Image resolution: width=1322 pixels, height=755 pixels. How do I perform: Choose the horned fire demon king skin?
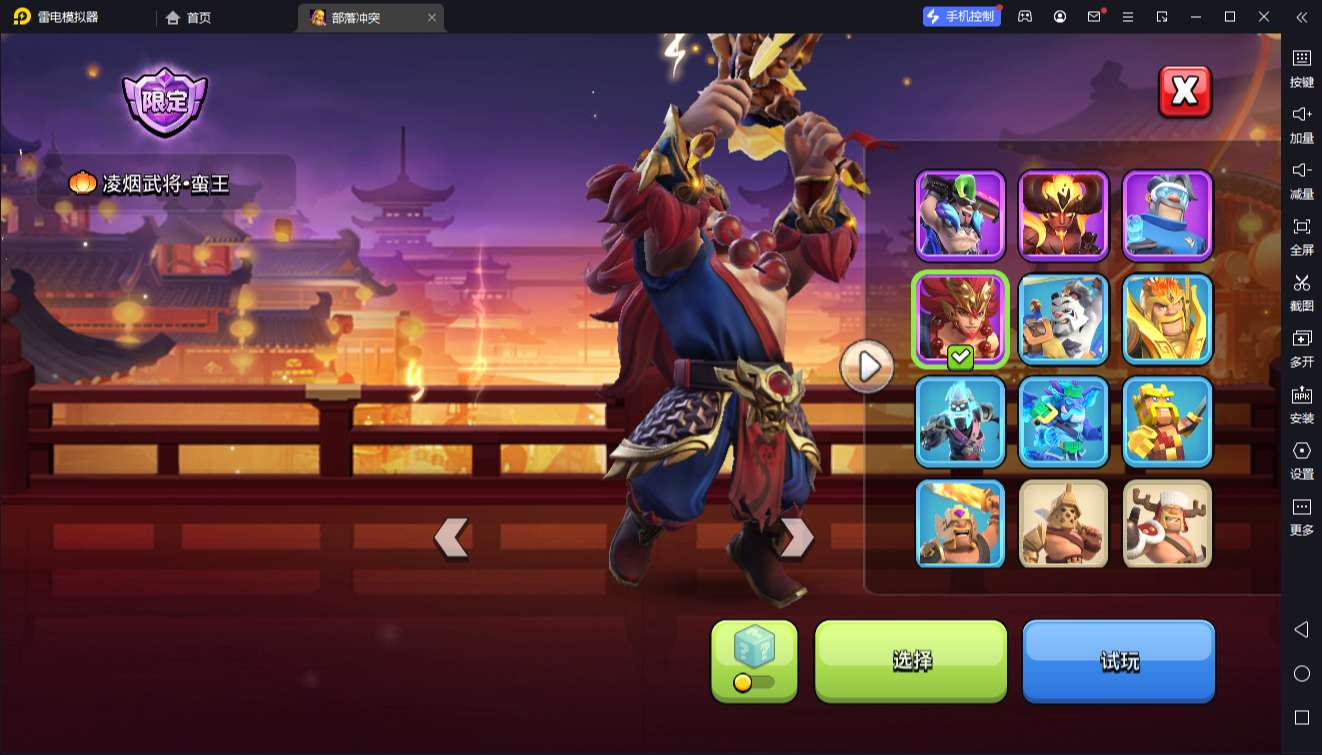pos(1064,215)
